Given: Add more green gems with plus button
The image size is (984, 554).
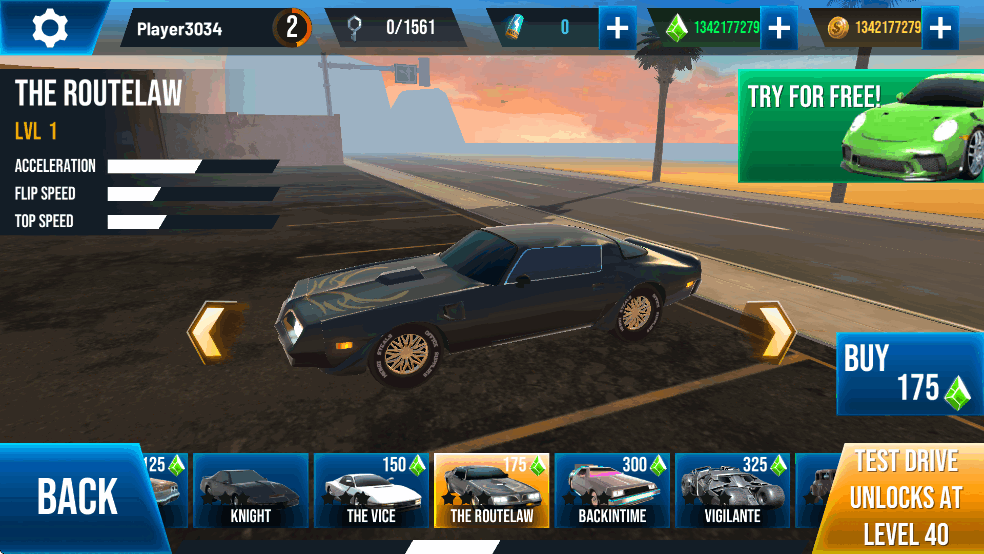Looking at the screenshot, I should point(778,28).
